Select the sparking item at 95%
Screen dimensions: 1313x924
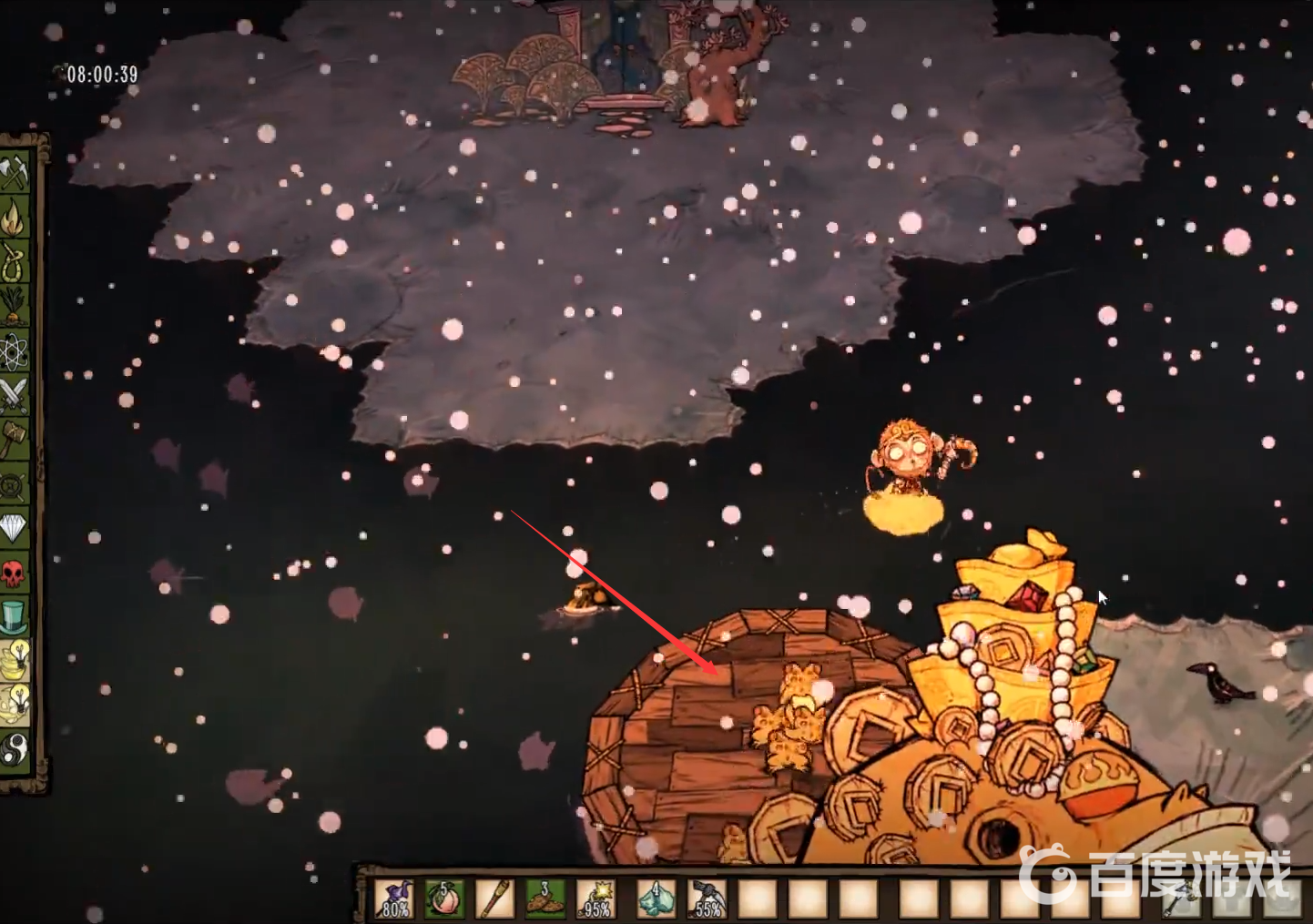tap(596, 899)
